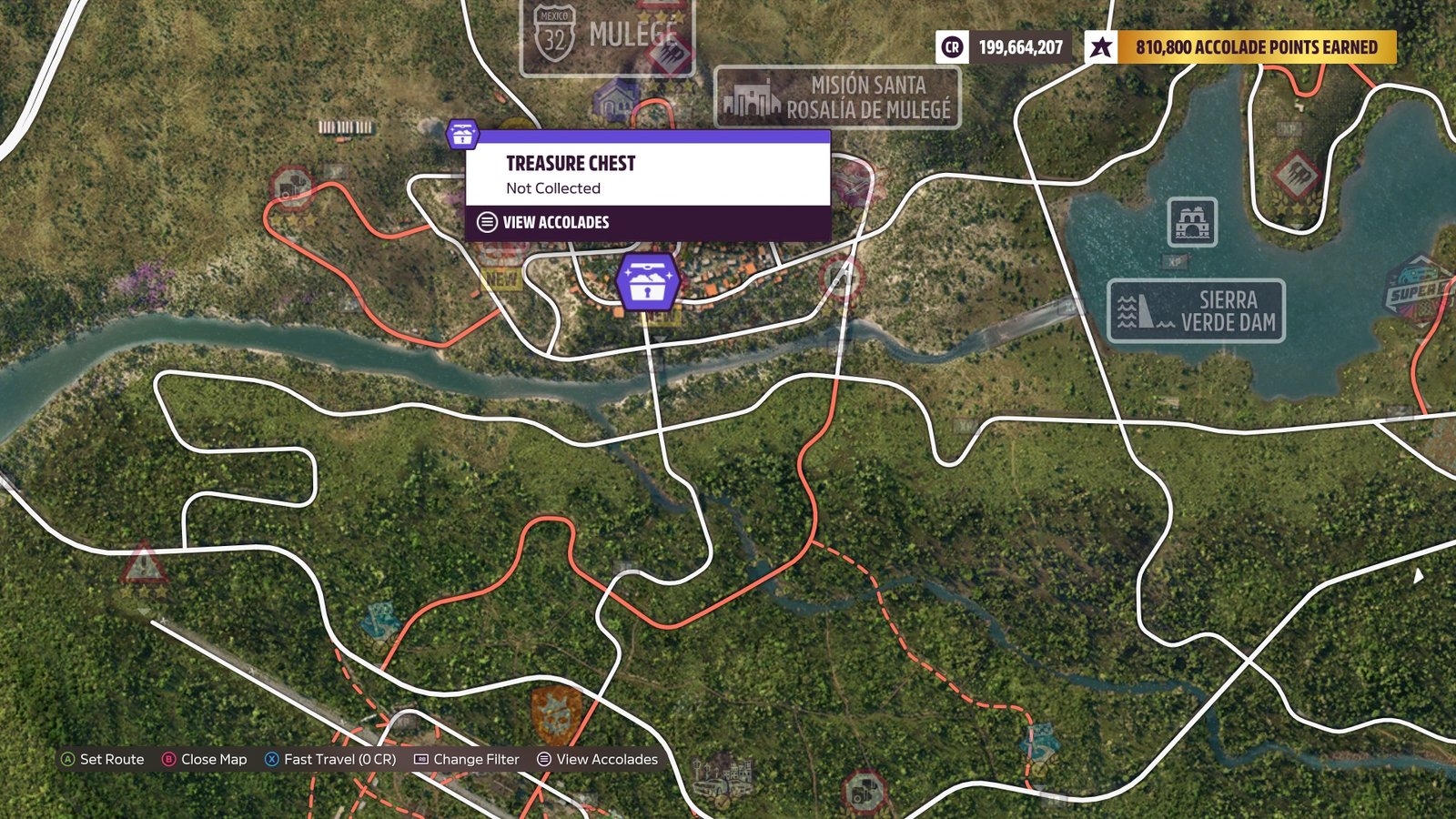This screenshot has height=819, width=1456.
Task: Open the accolade points earned banner
Action: [x=1240, y=47]
